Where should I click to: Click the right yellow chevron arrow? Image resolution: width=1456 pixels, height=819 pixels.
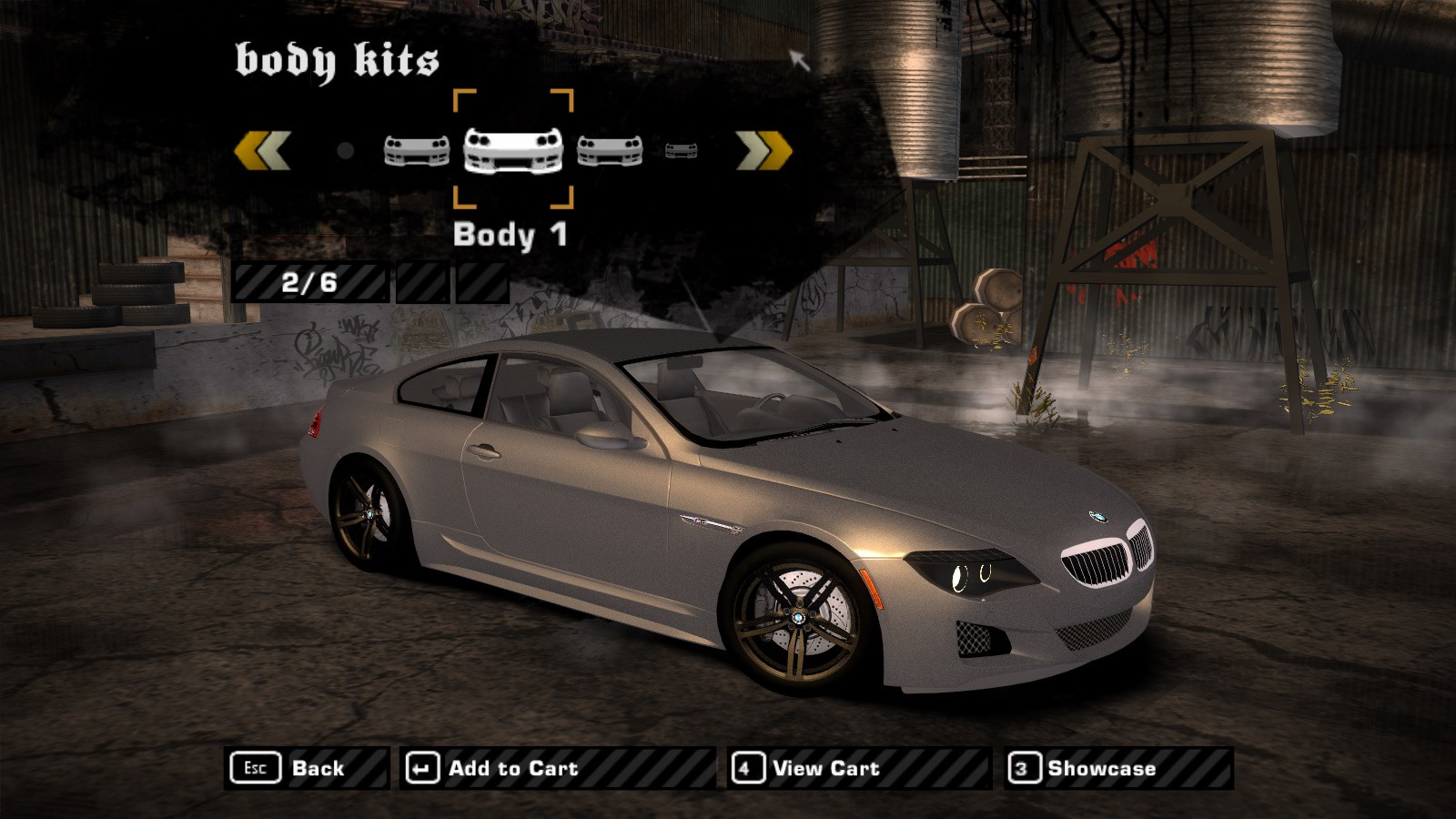763,150
